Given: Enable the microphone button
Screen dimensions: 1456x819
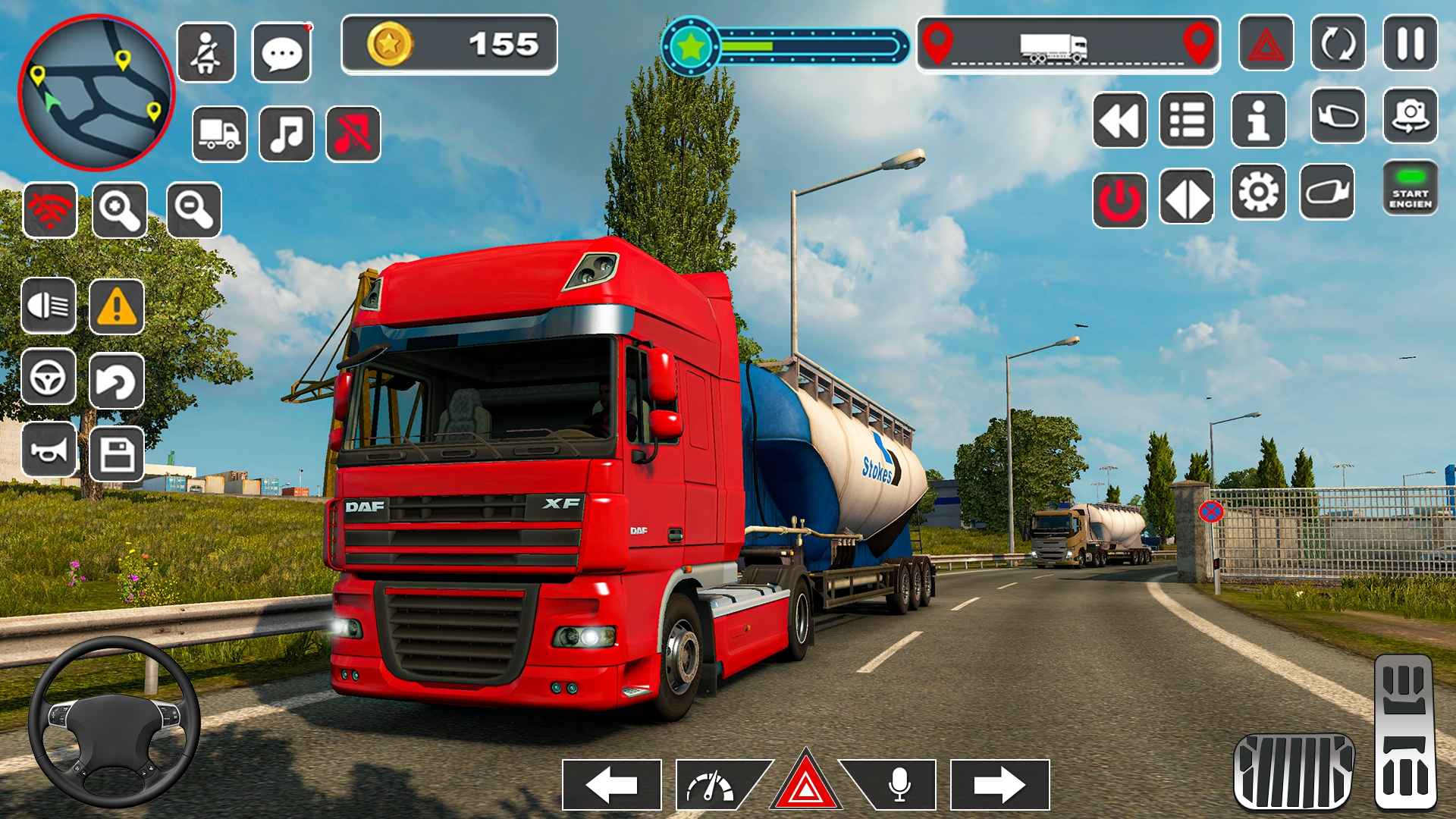Looking at the screenshot, I should point(898,784).
